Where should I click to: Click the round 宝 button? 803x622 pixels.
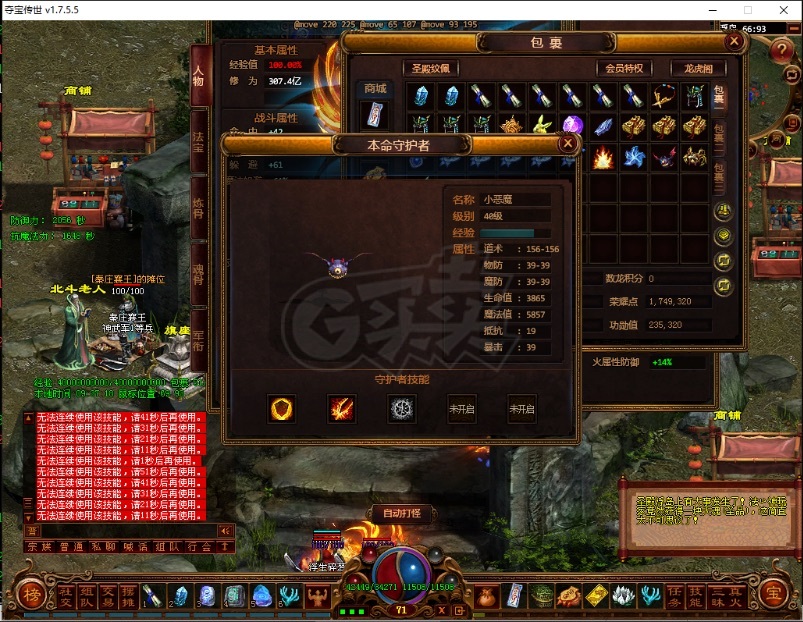click(x=773, y=593)
